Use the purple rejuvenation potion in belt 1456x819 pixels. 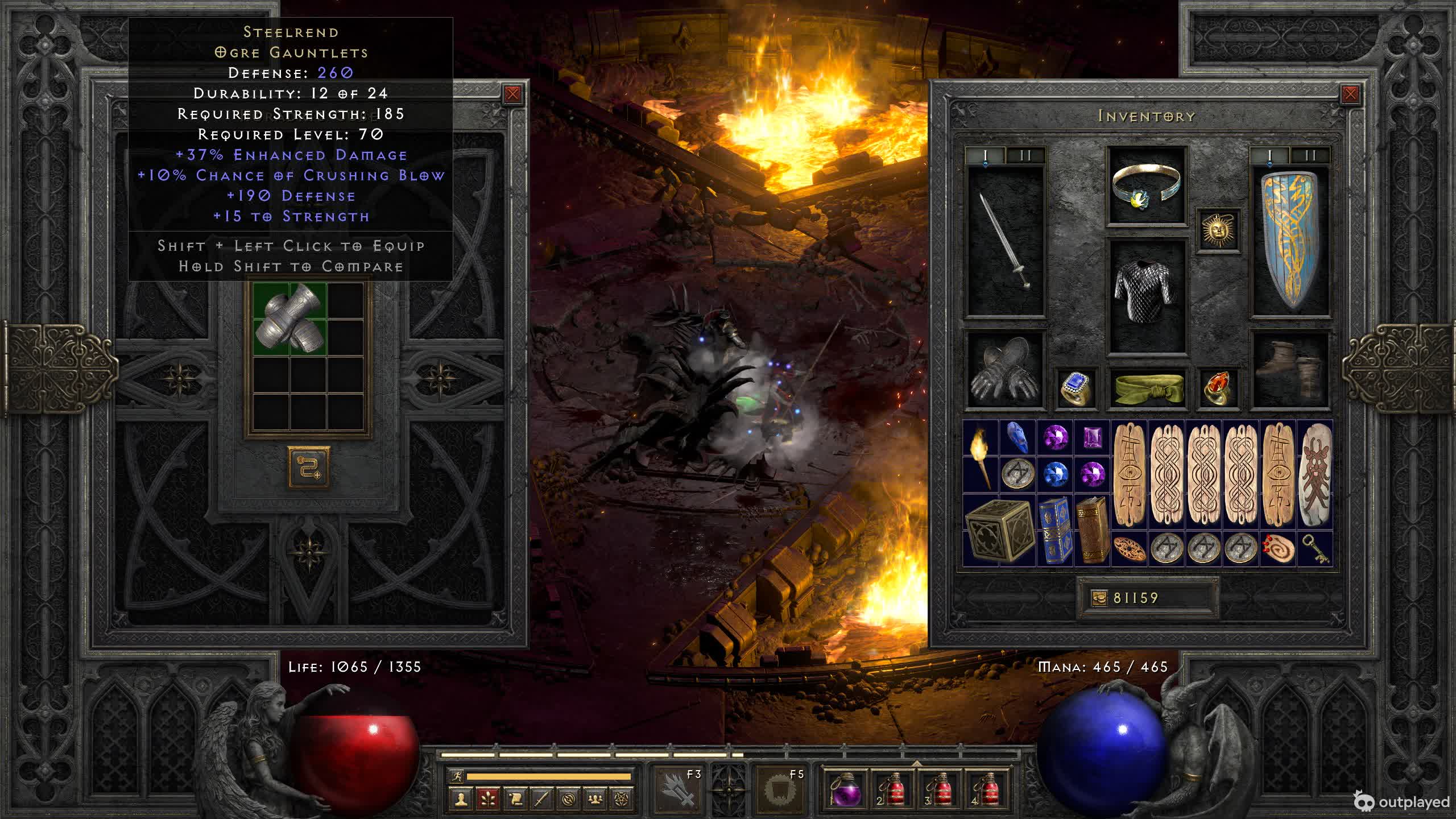(845, 788)
